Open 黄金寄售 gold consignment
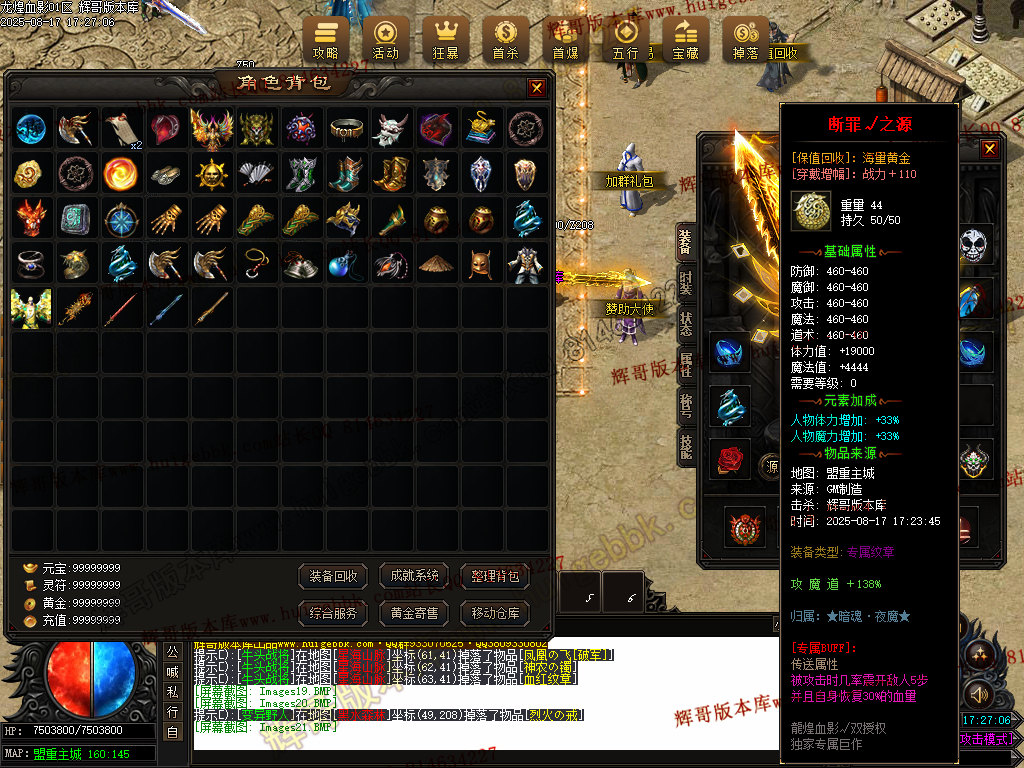This screenshot has height=768, width=1024. pos(415,613)
